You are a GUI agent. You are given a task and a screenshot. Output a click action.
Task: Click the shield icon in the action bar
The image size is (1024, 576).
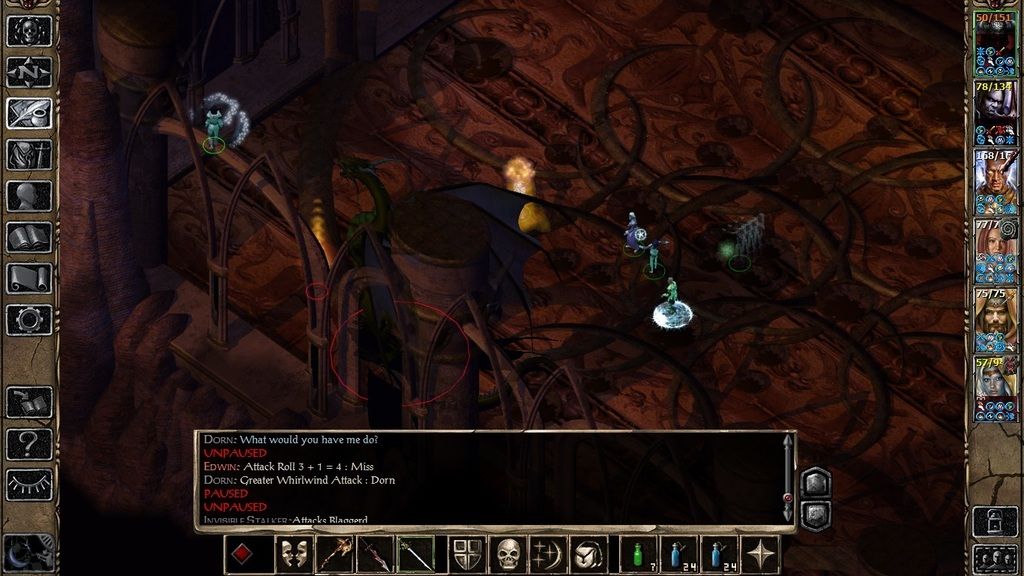tap(468, 554)
